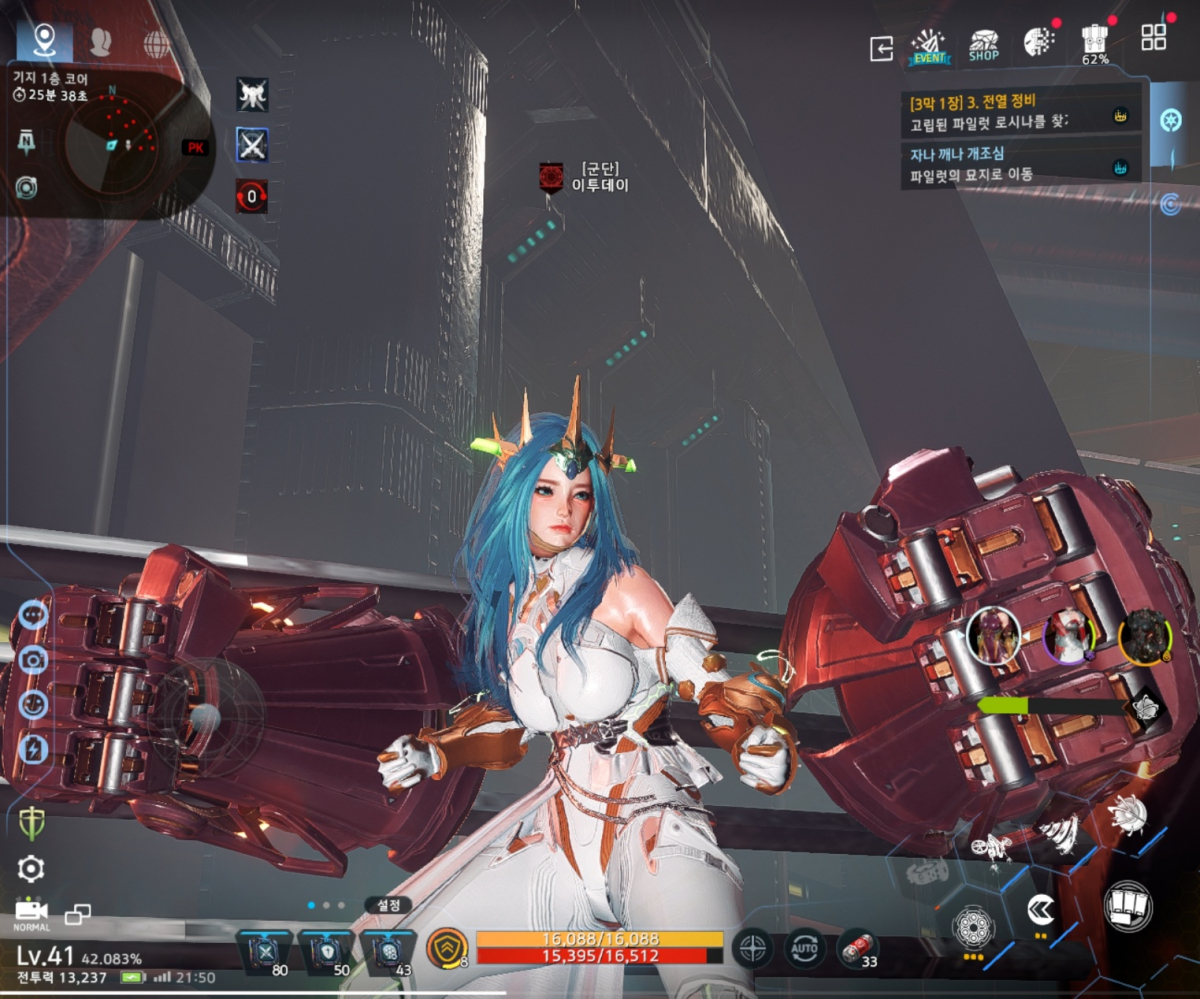Toggle the AUTO battle button
The height and width of the screenshot is (999, 1200).
click(x=805, y=946)
